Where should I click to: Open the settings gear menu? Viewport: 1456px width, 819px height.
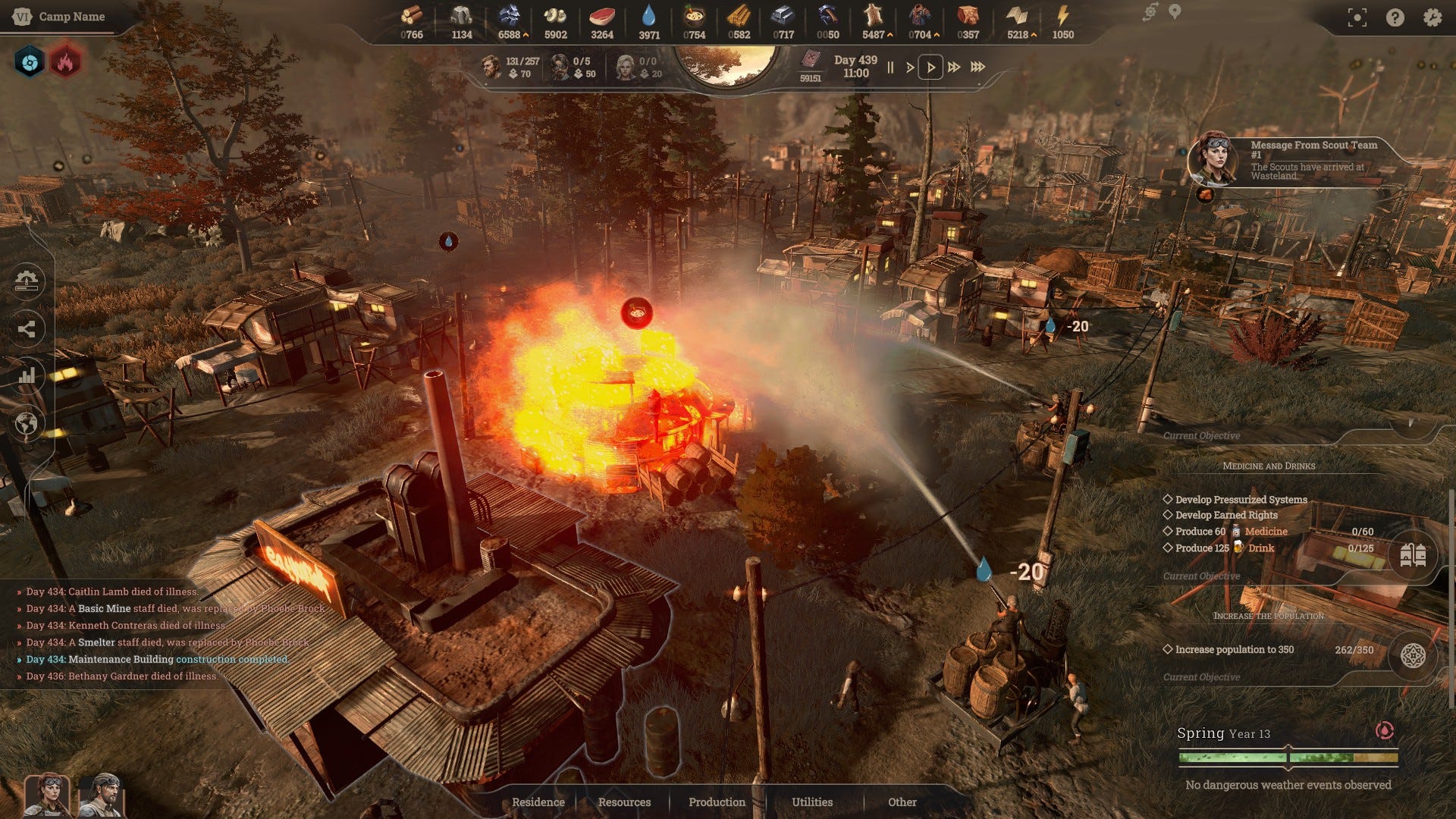coord(1432,17)
